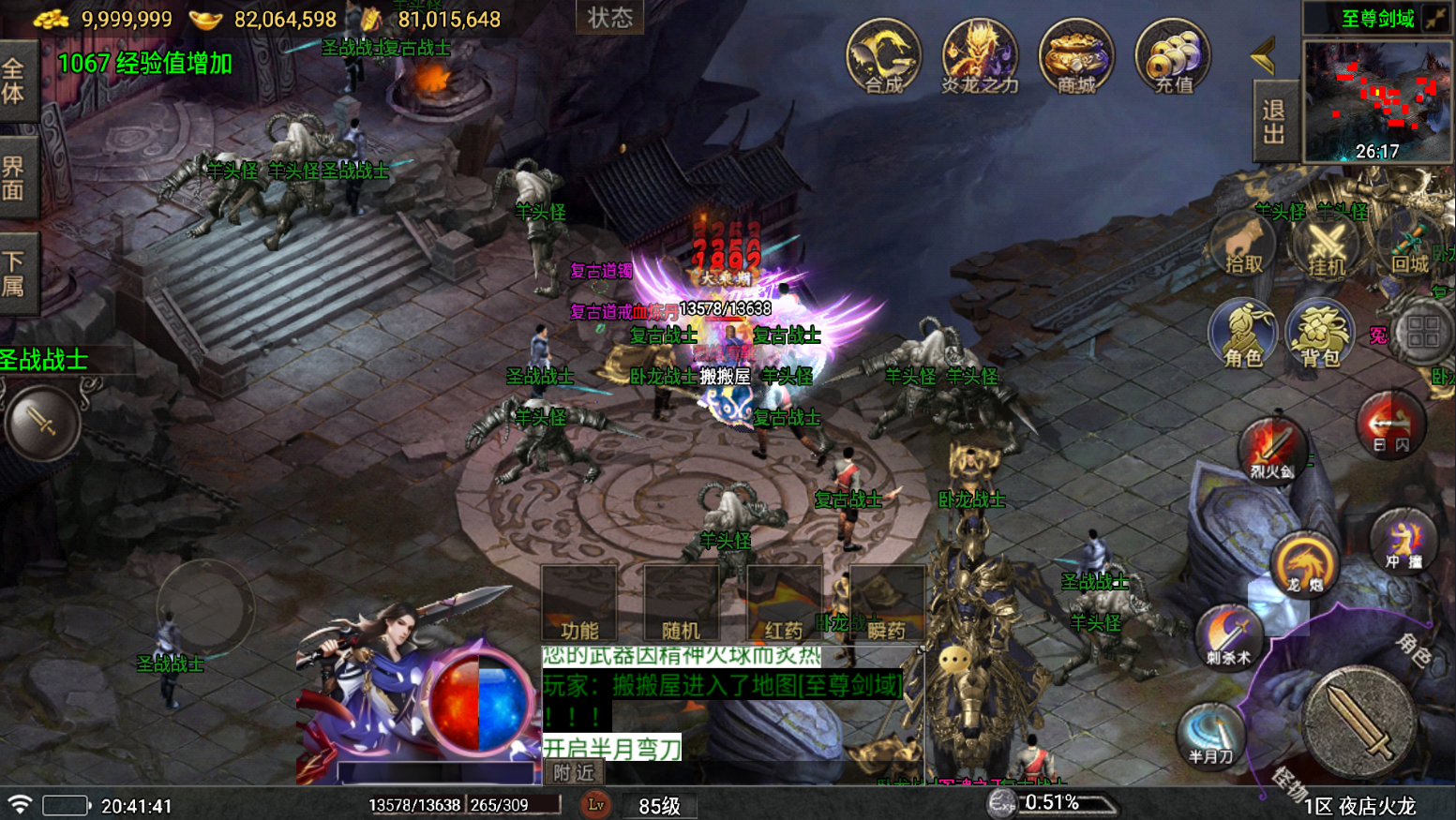1456x820 pixels.
Task: Activate the 烈火剑 skill
Action: pos(1271,450)
